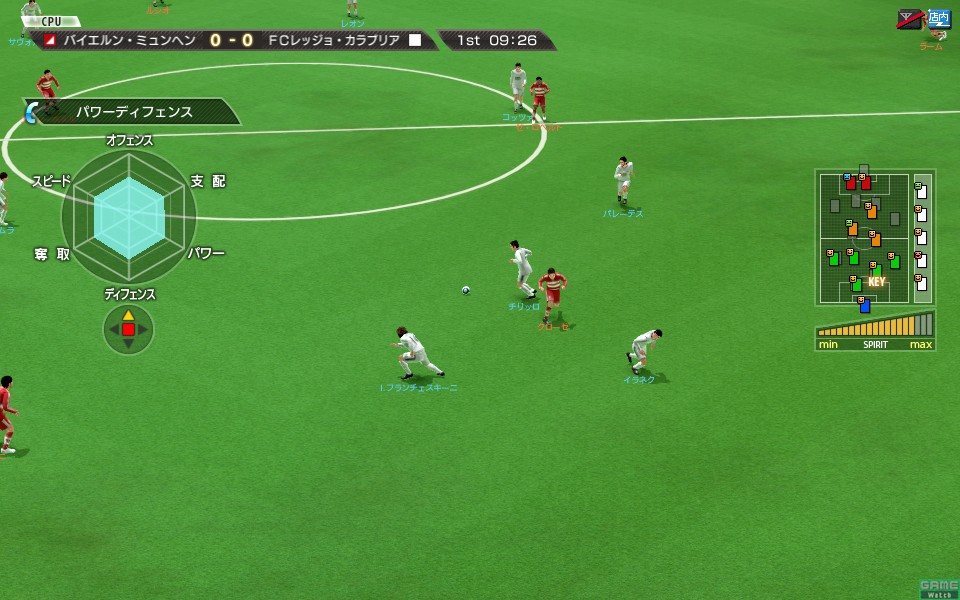Click the 店内 icon in the top corner
The height and width of the screenshot is (600, 960).
coord(937,18)
